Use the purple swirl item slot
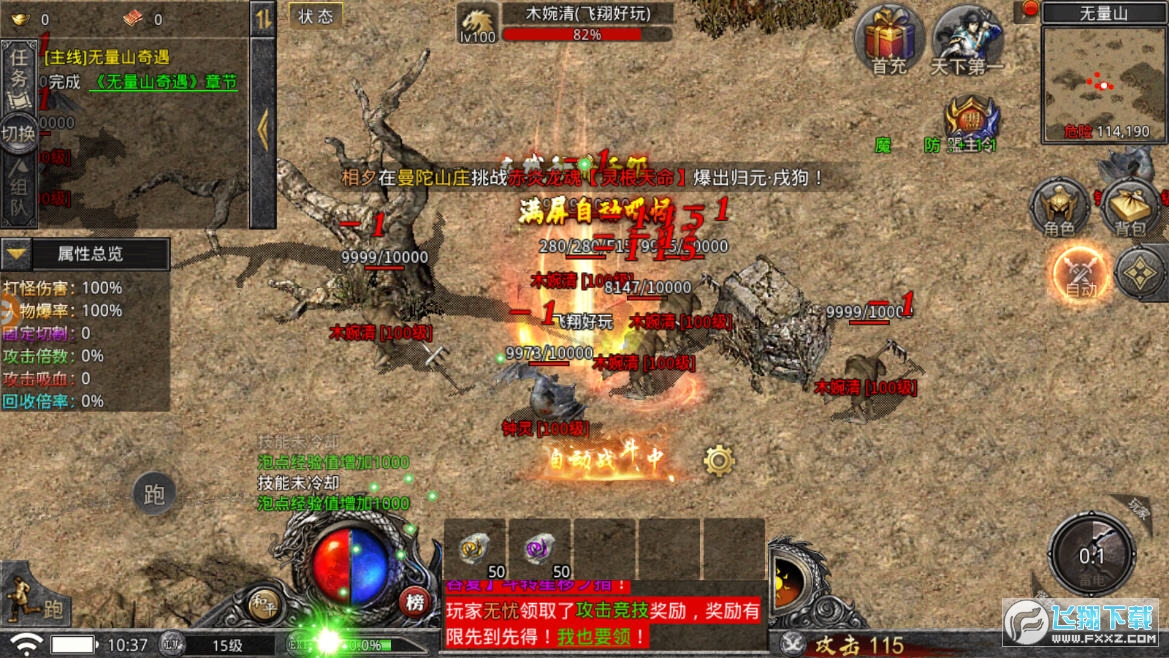This screenshot has height=658, width=1169. pos(540,549)
